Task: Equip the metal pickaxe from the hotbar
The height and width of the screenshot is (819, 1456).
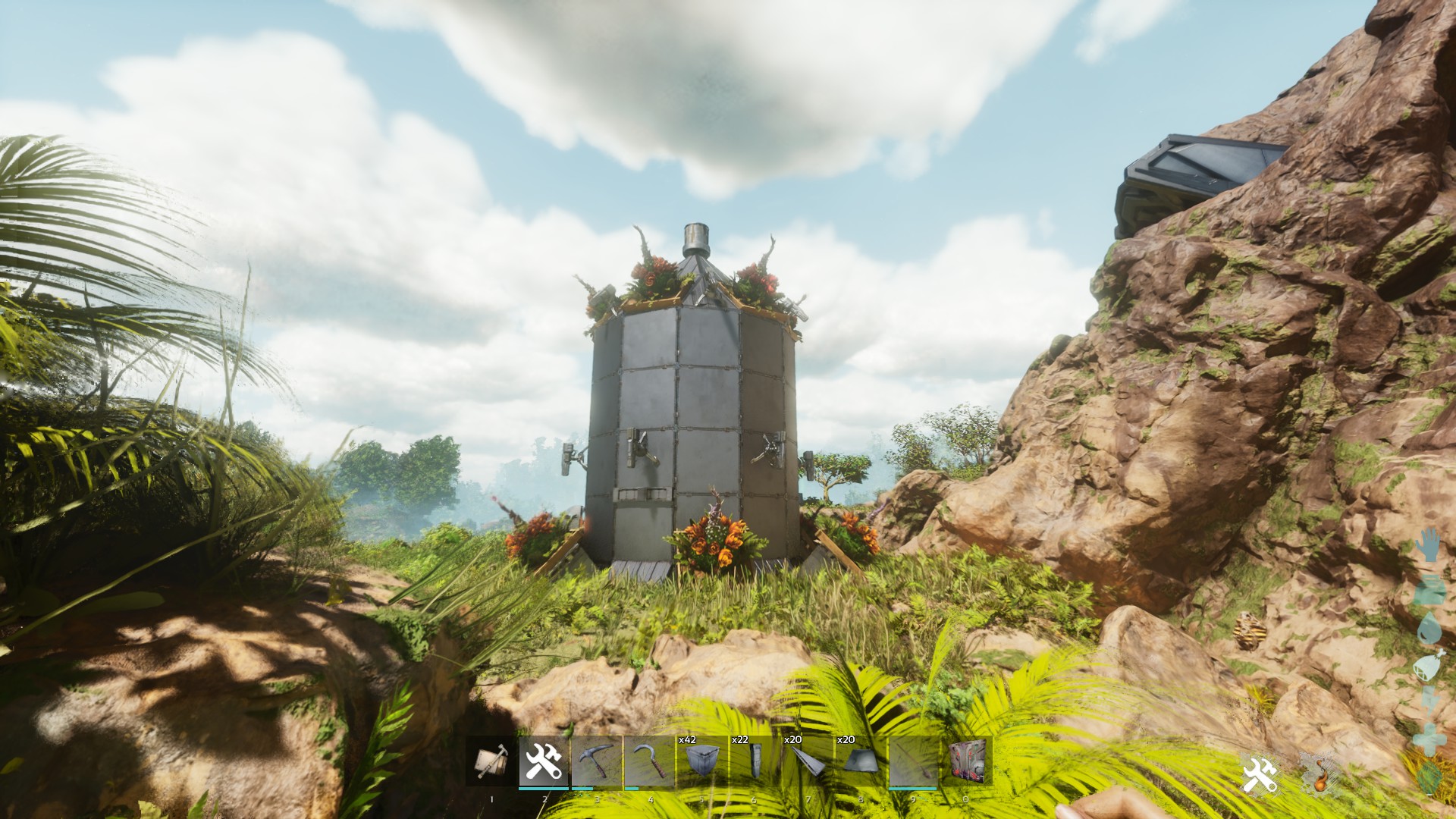Action: 596,761
